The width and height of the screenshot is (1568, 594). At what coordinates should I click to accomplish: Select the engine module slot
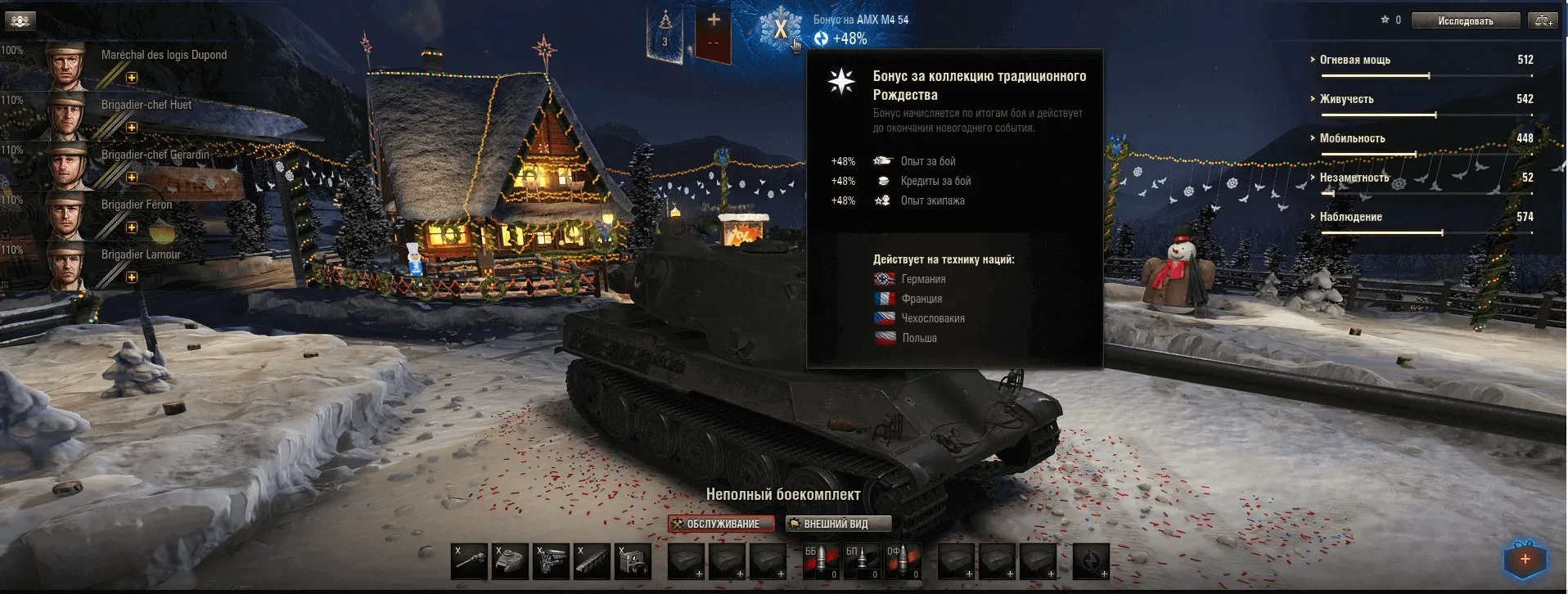pyautogui.click(x=551, y=561)
